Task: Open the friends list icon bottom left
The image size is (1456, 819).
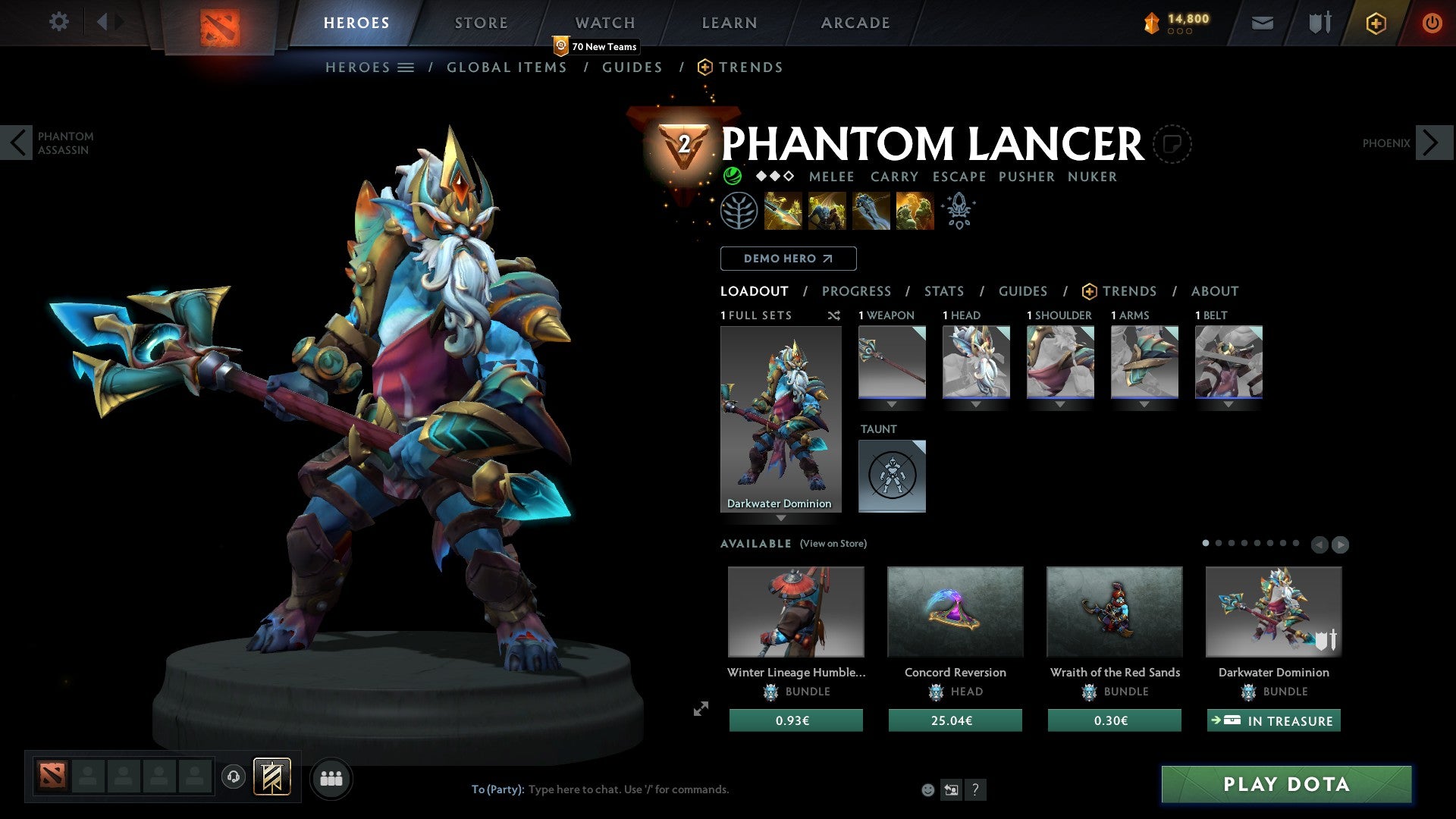Action: click(331, 777)
